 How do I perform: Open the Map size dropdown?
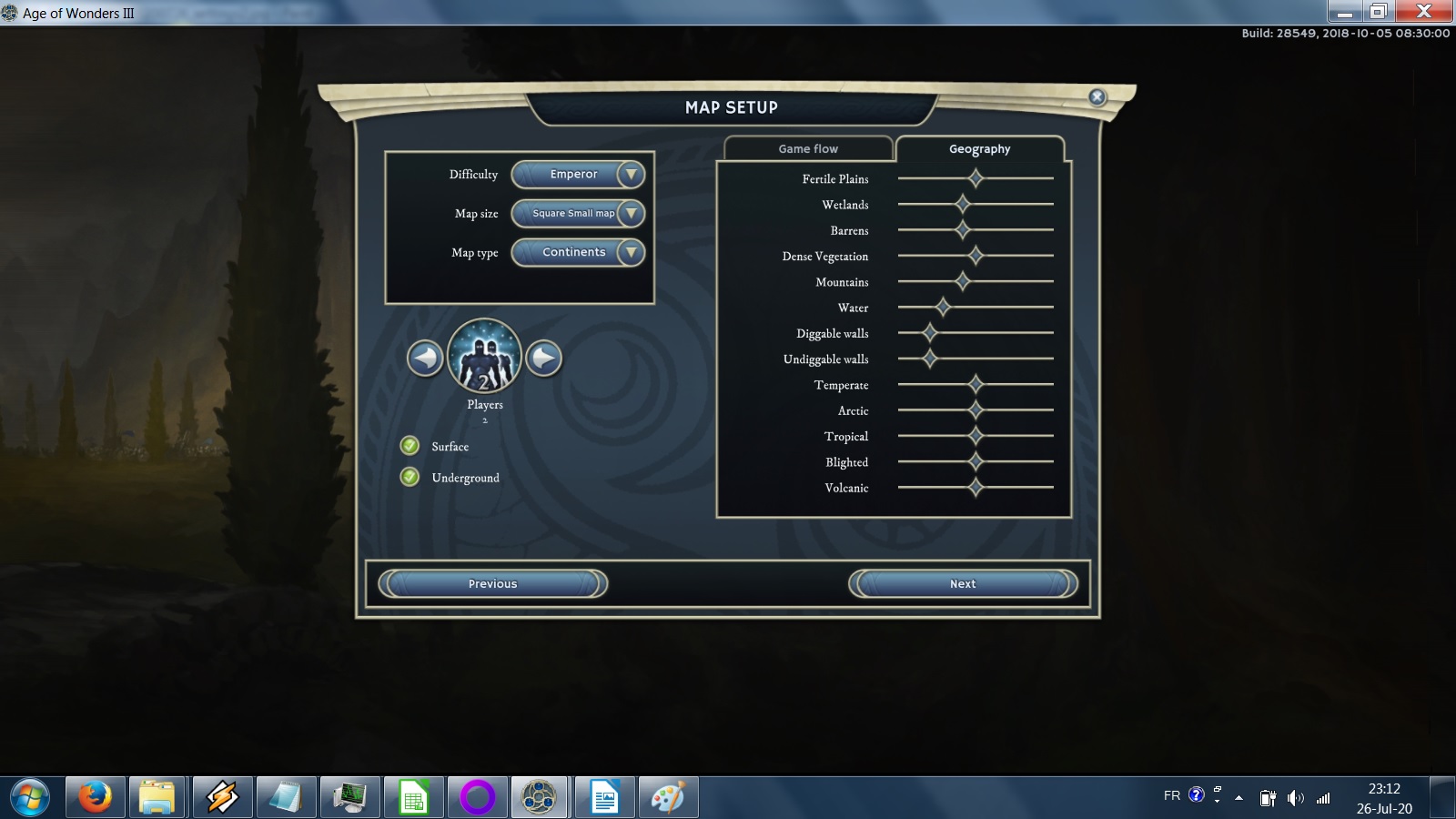point(578,214)
